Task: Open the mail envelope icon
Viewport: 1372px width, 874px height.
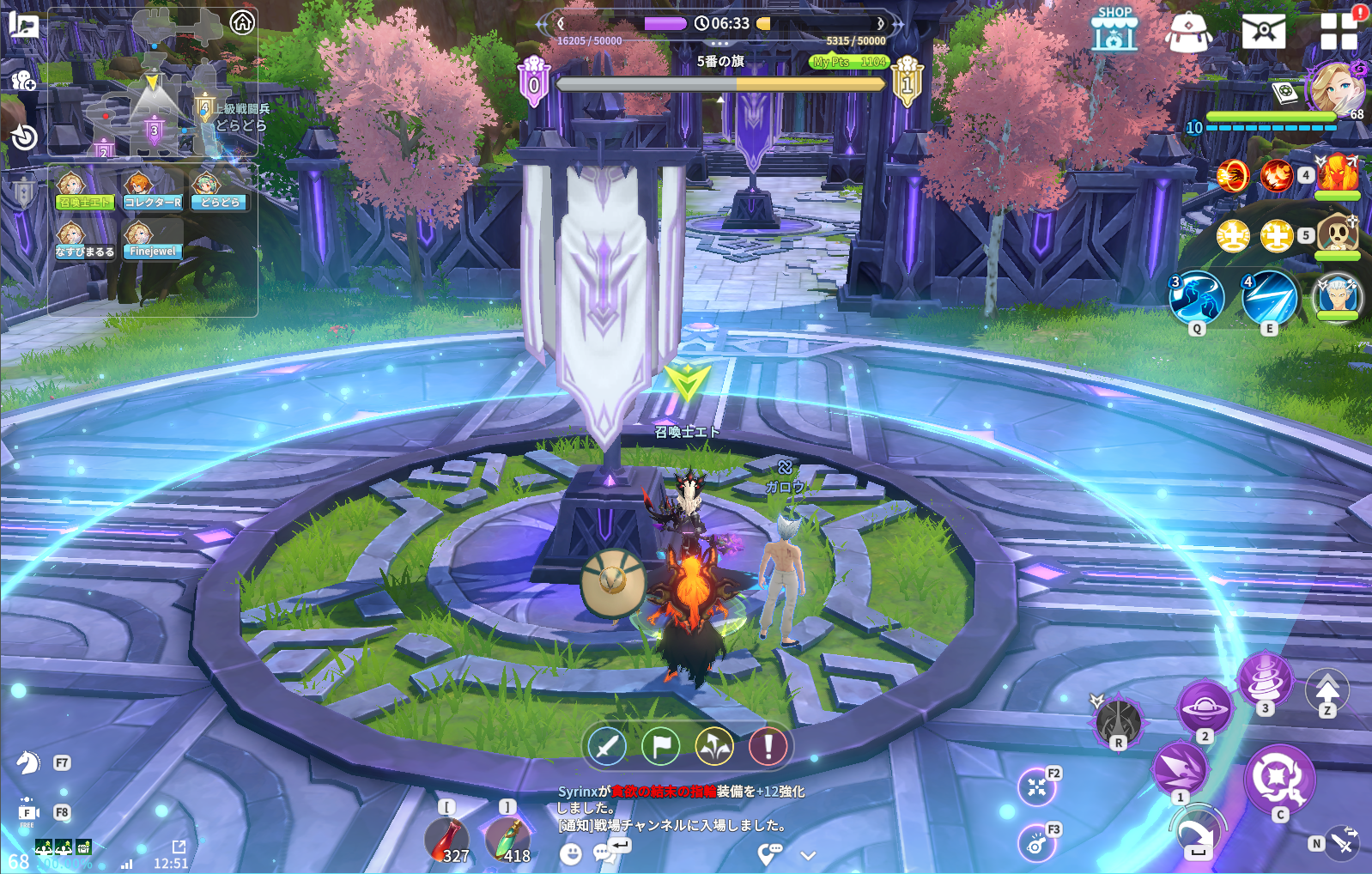Action: 1263,31
